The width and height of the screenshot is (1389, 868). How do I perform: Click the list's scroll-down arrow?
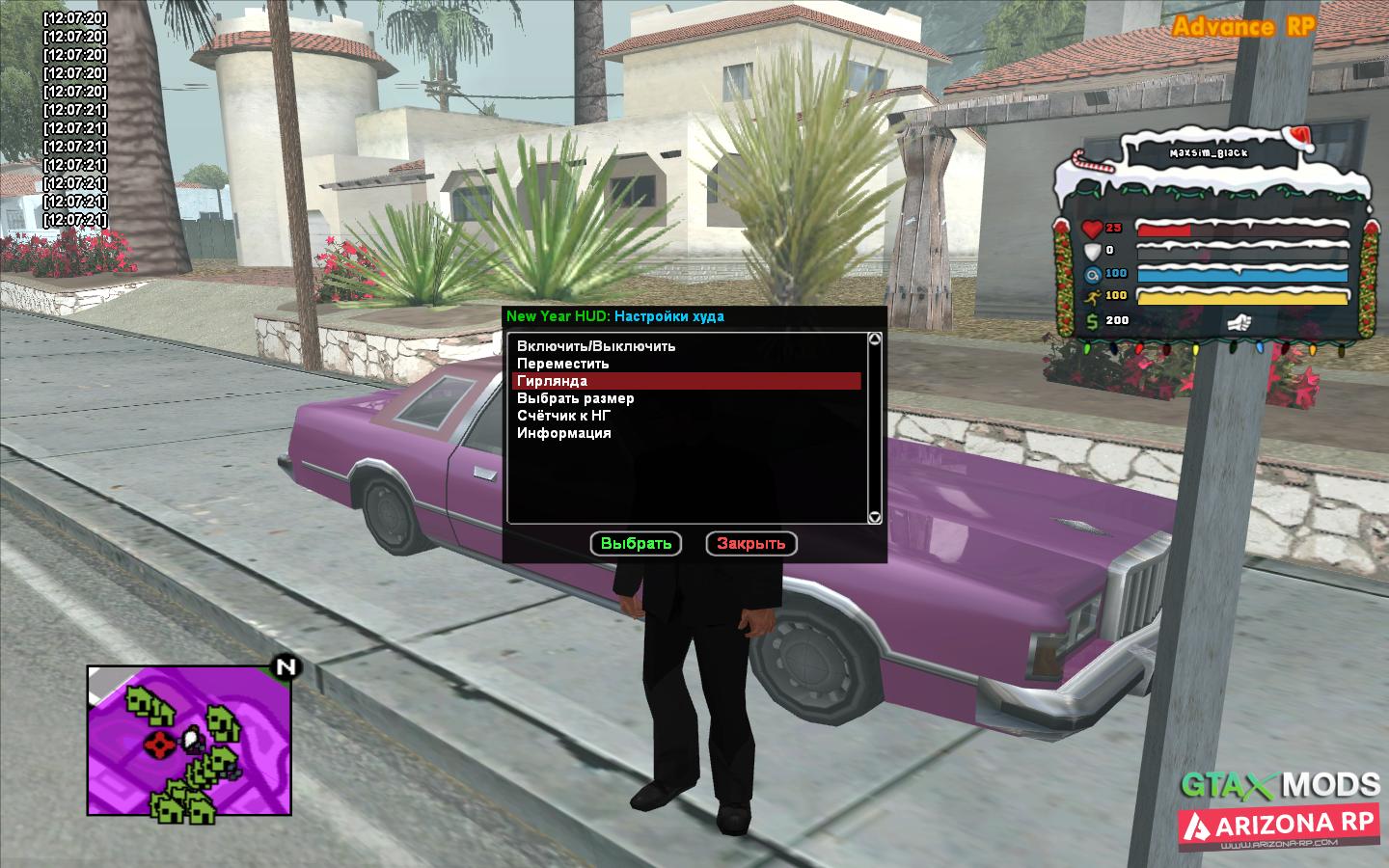point(875,518)
